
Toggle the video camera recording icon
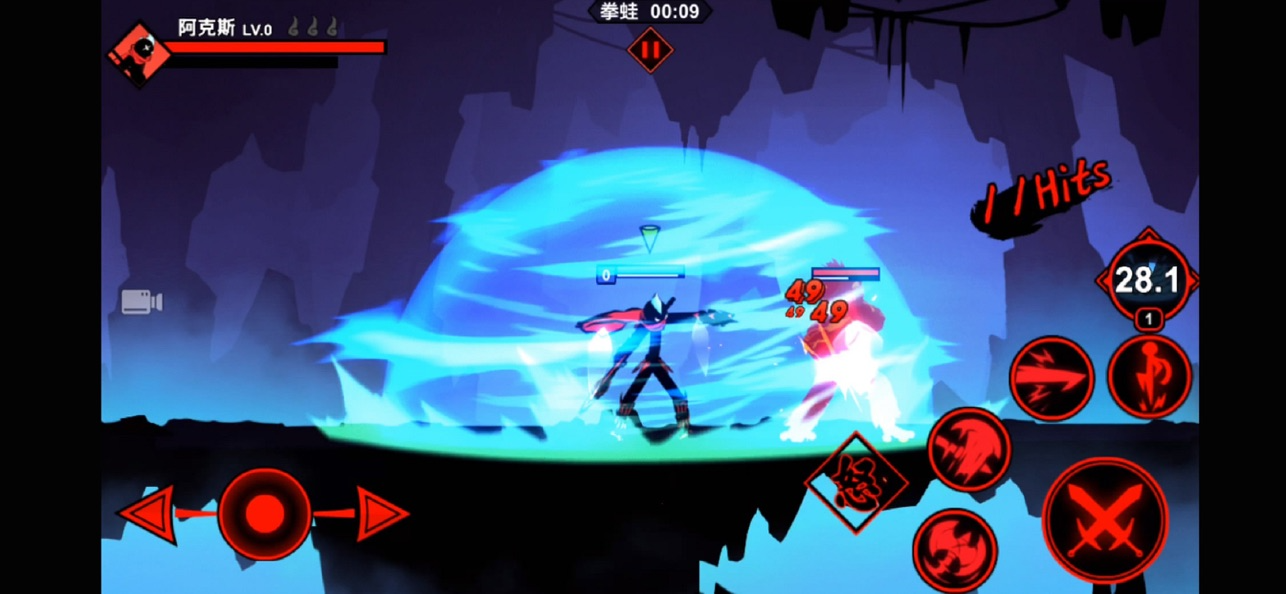click(x=141, y=302)
